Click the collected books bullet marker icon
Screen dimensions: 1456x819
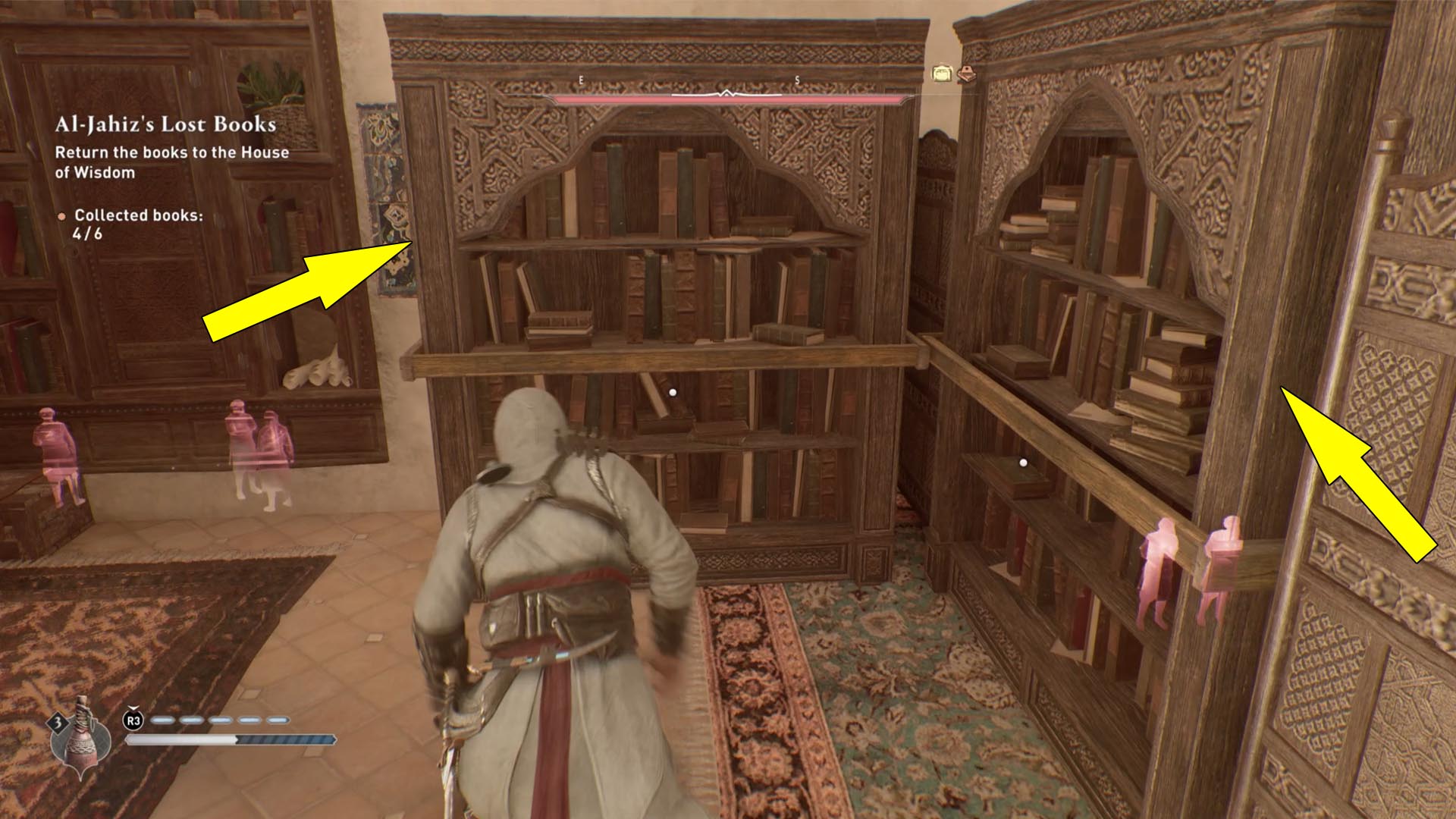coord(63,216)
